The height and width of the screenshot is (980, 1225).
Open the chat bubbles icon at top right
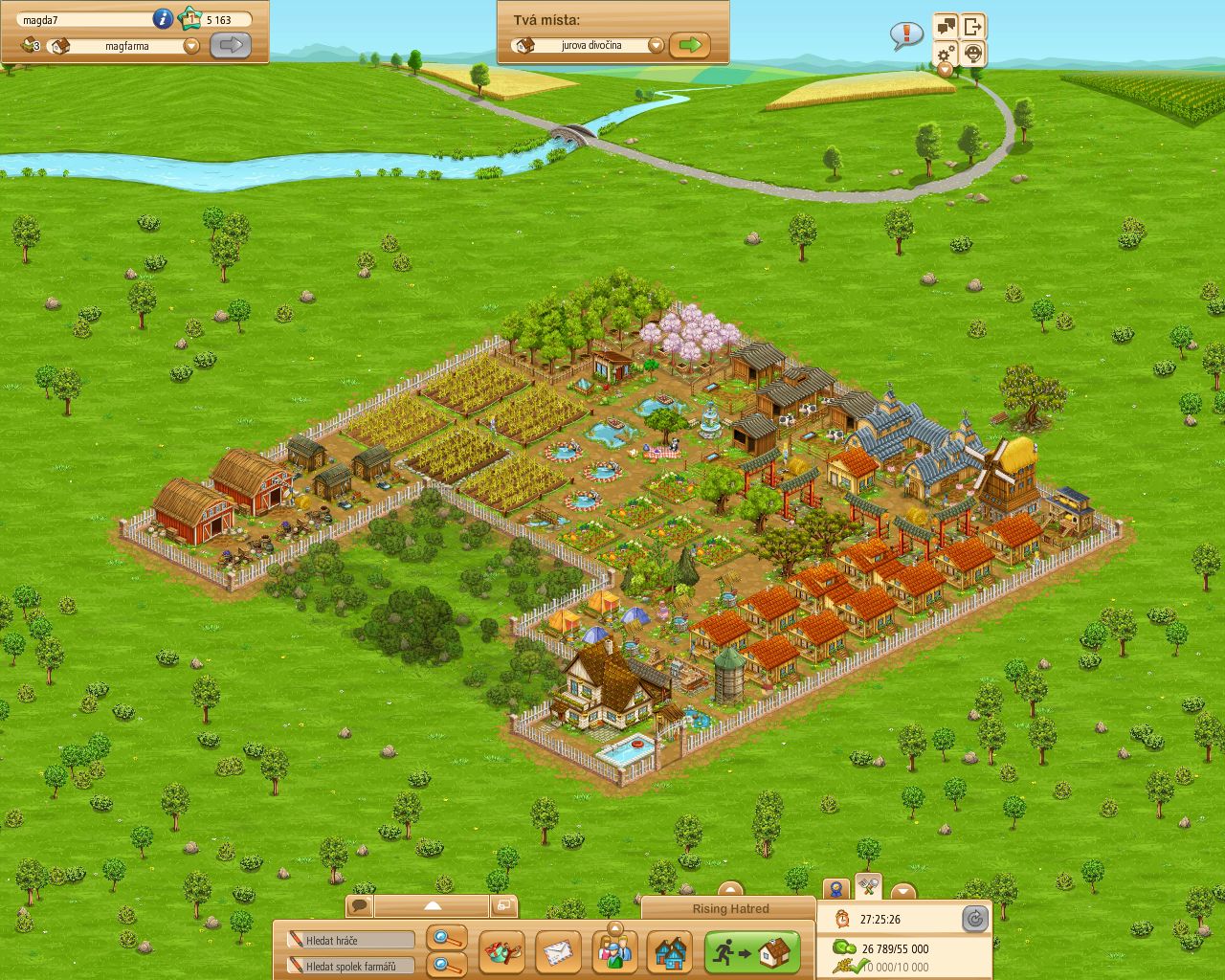[945, 26]
